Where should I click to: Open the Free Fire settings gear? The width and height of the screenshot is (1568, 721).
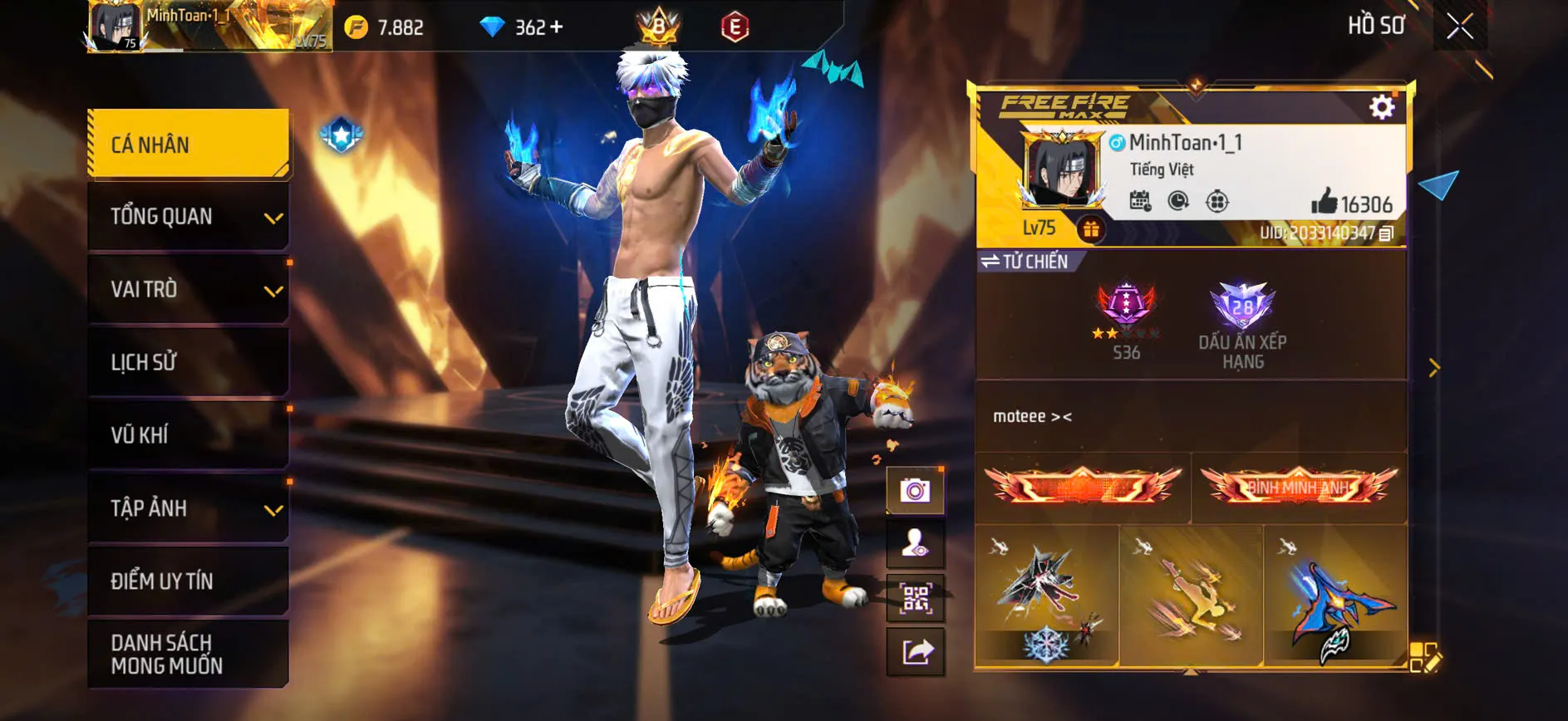pos(1382,105)
